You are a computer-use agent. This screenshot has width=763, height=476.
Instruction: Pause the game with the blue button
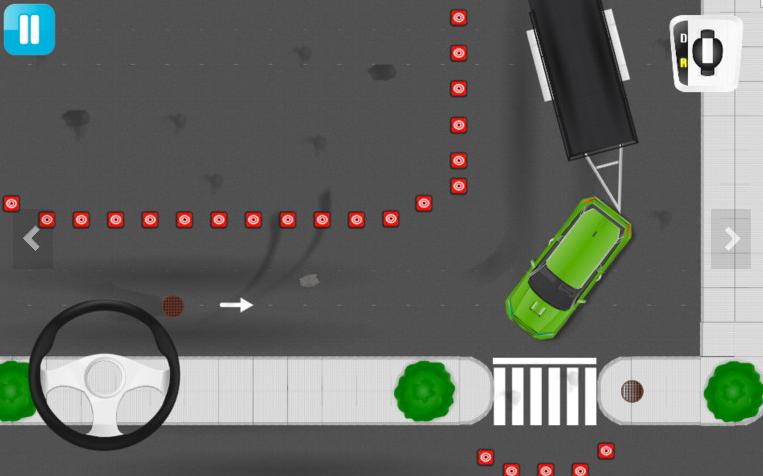click(29, 29)
